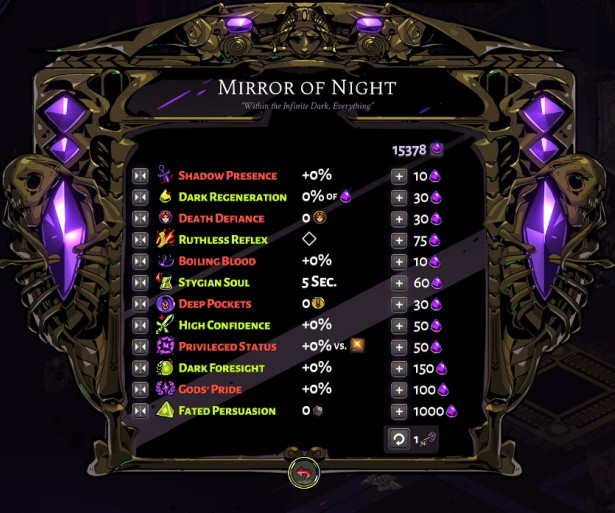Viewport: 615px width, 513px height.
Task: Raise the High Confidence talent
Action: point(399,325)
